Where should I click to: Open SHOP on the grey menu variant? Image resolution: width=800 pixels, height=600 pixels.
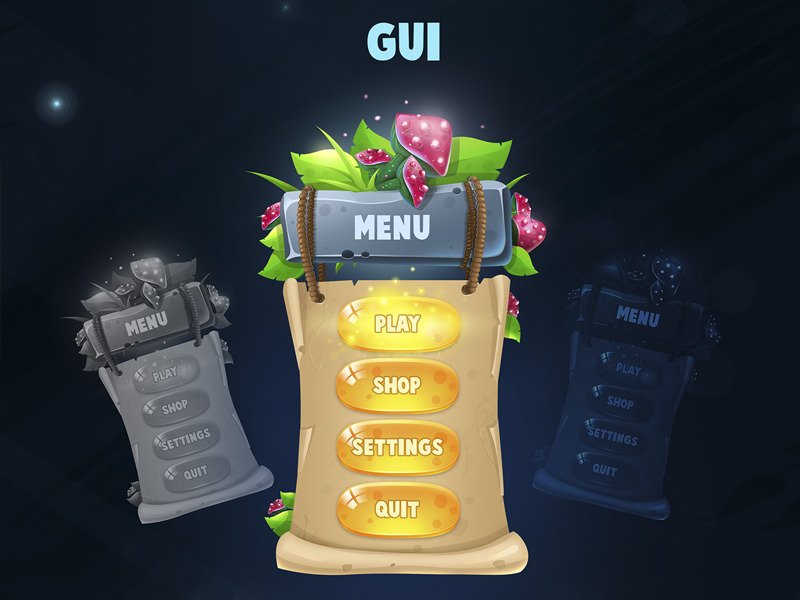point(175,406)
